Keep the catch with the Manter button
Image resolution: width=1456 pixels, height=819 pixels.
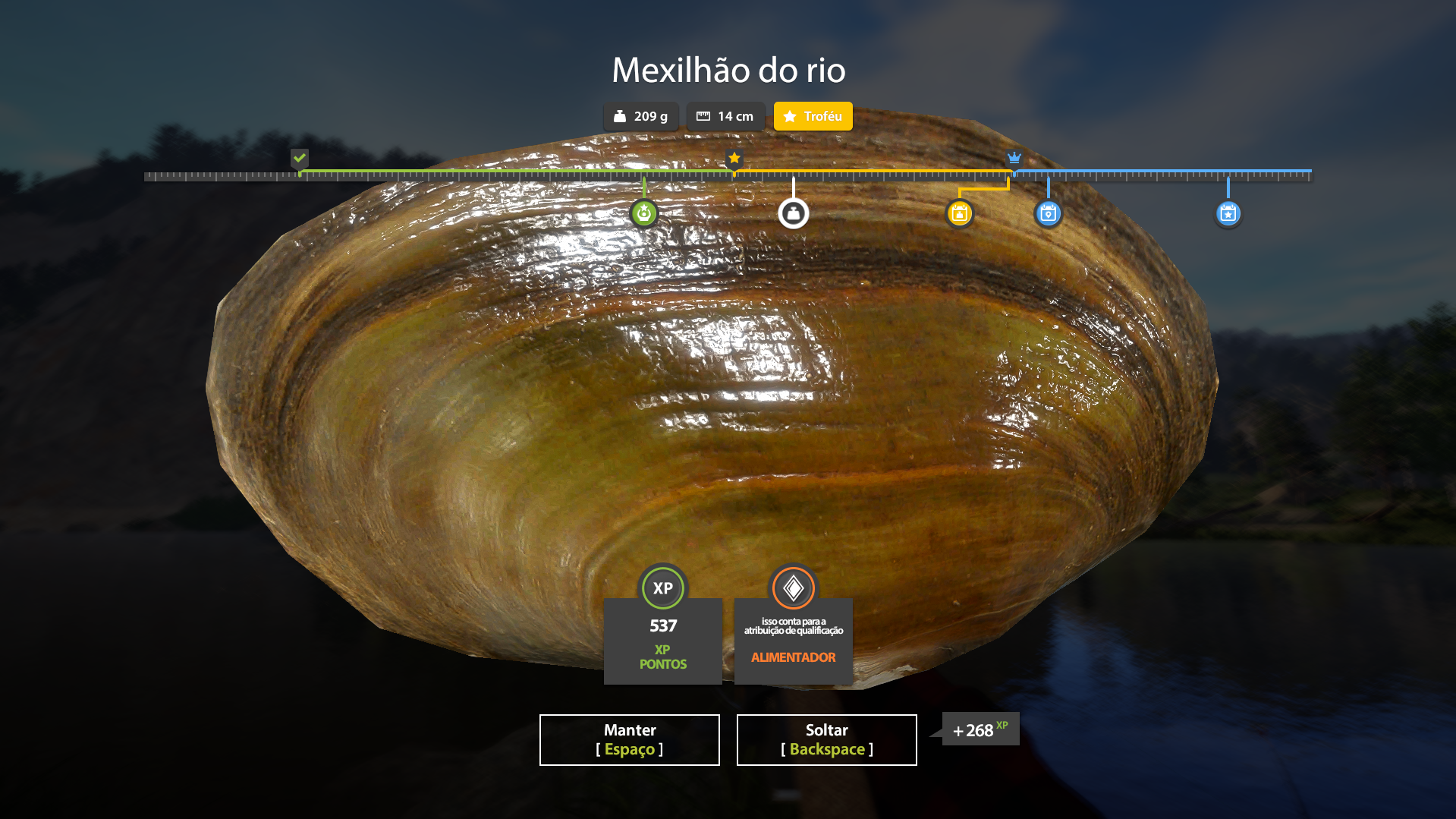629,739
